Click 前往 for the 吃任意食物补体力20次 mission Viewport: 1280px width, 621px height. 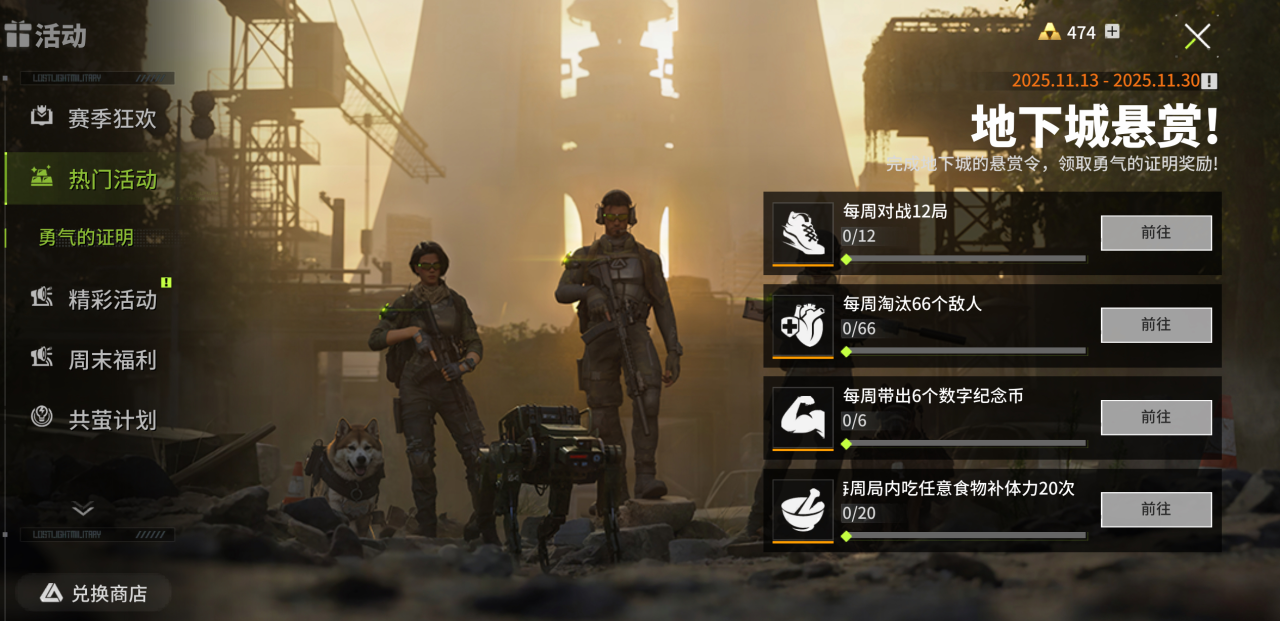click(1156, 510)
